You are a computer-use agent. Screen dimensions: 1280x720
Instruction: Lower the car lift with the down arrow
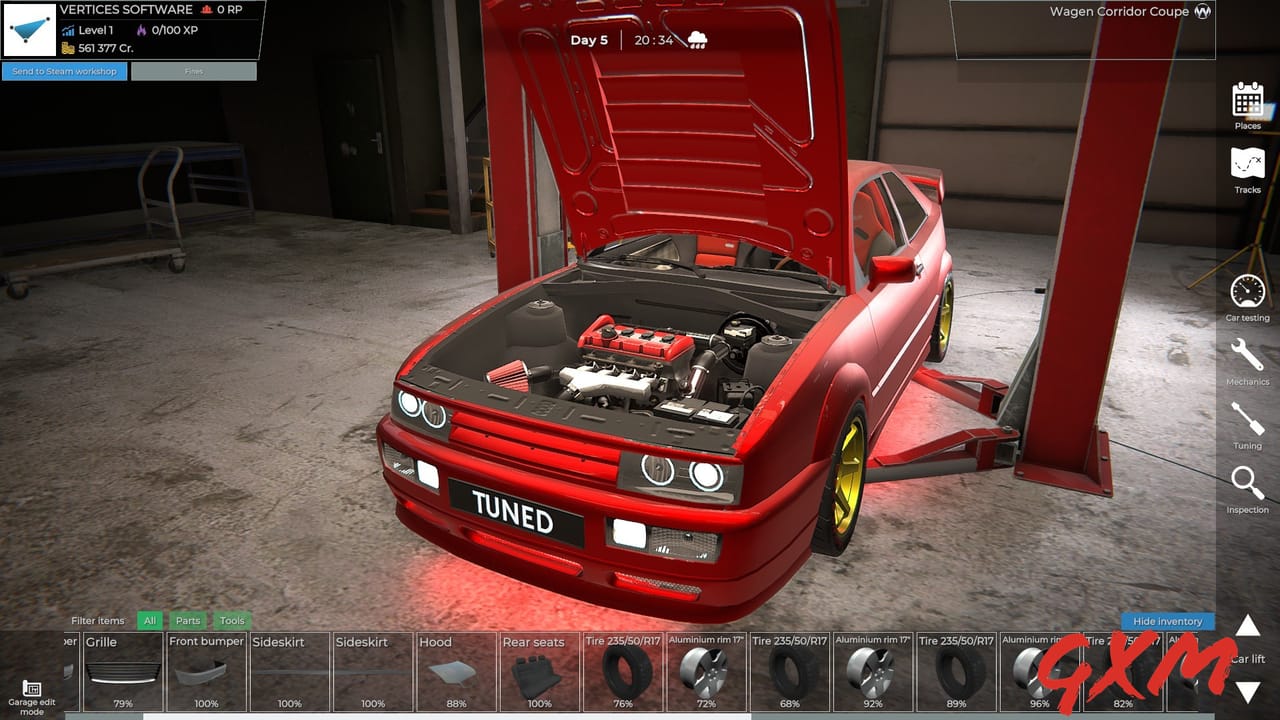(x=1247, y=688)
